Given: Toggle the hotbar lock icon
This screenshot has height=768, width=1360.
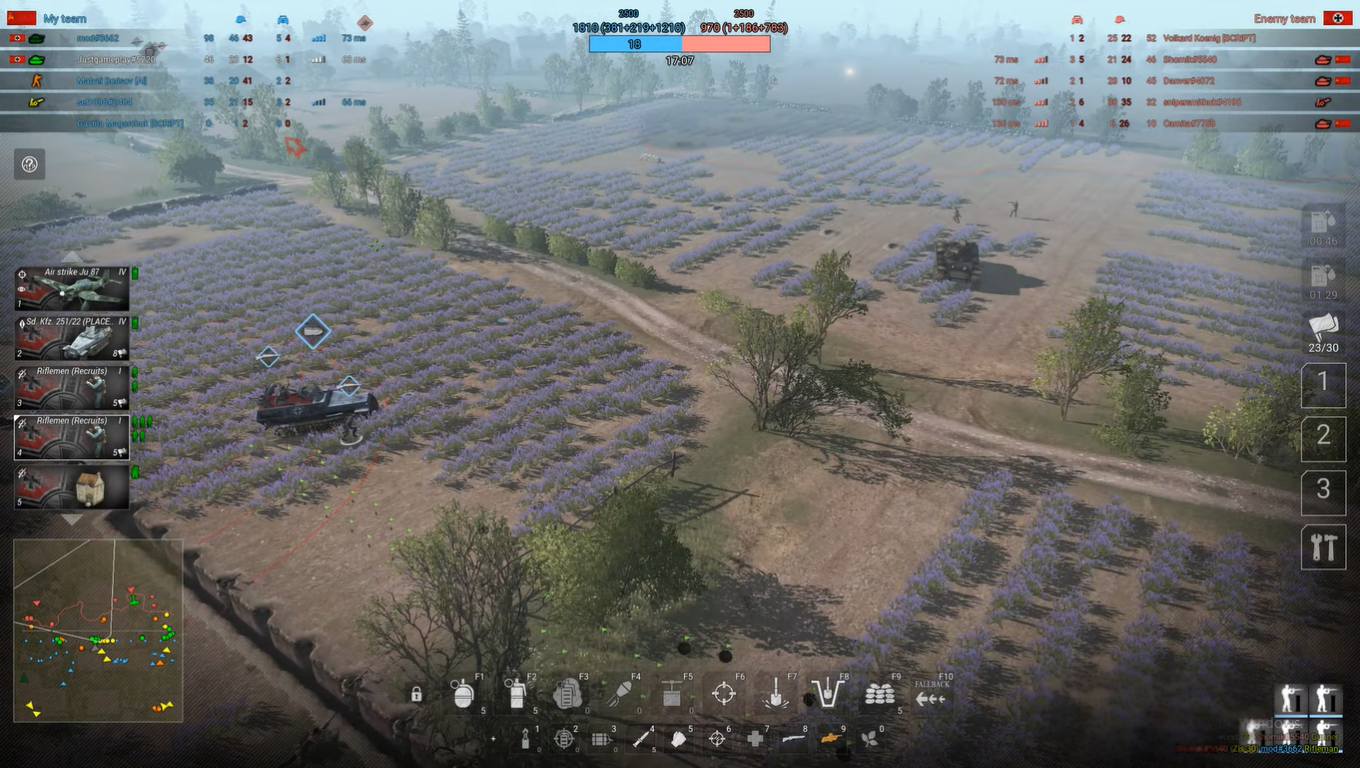Looking at the screenshot, I should 414,694.
